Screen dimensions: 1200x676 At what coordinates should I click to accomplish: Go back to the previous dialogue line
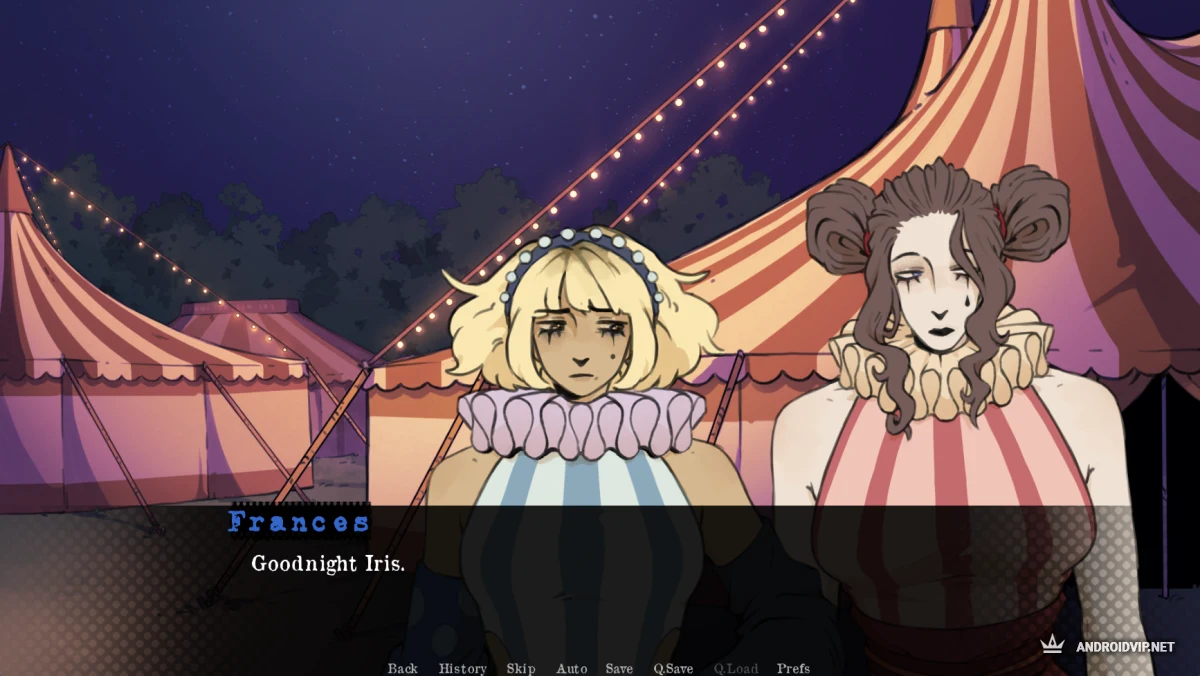402,668
